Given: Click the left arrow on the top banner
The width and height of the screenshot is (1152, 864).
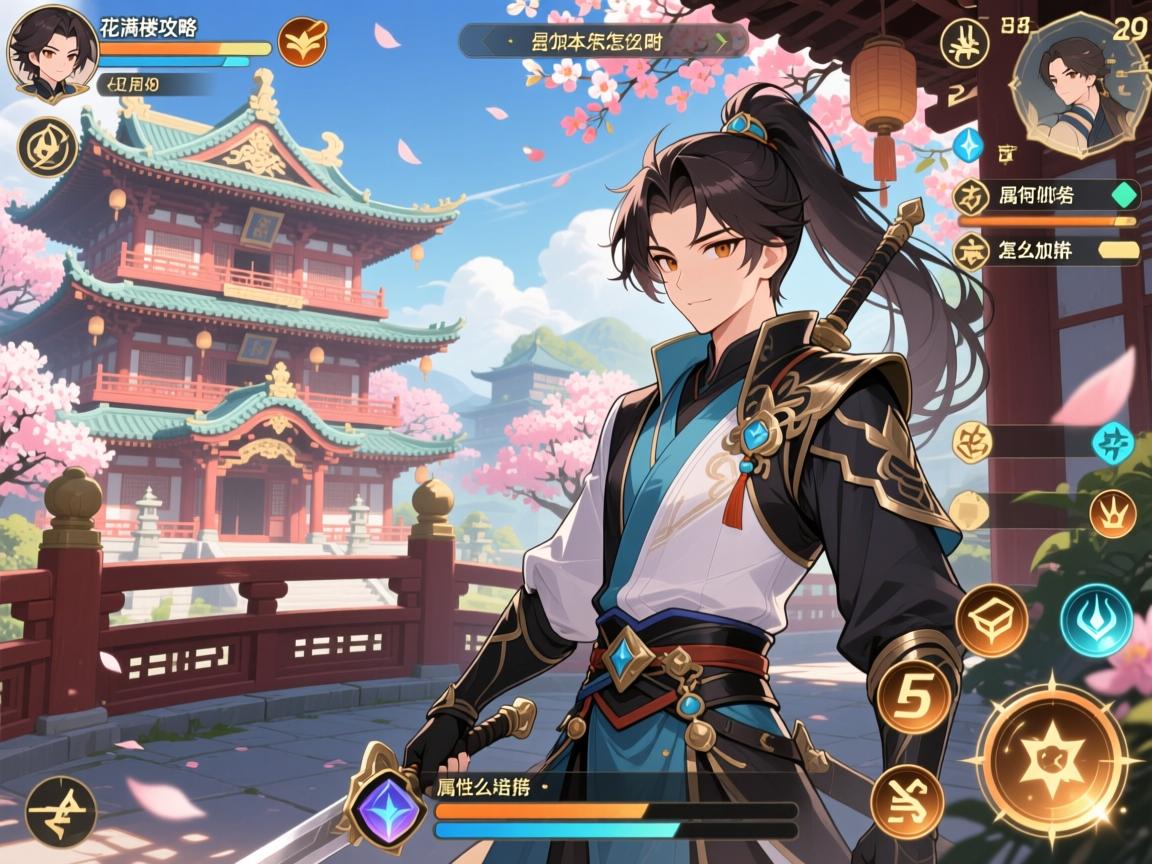Looking at the screenshot, I should [x=486, y=41].
